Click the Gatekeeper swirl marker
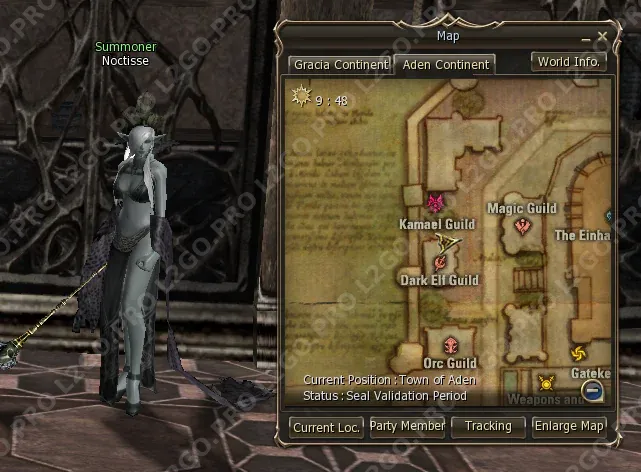Screen dimensions: 641x472 (x=578, y=353)
